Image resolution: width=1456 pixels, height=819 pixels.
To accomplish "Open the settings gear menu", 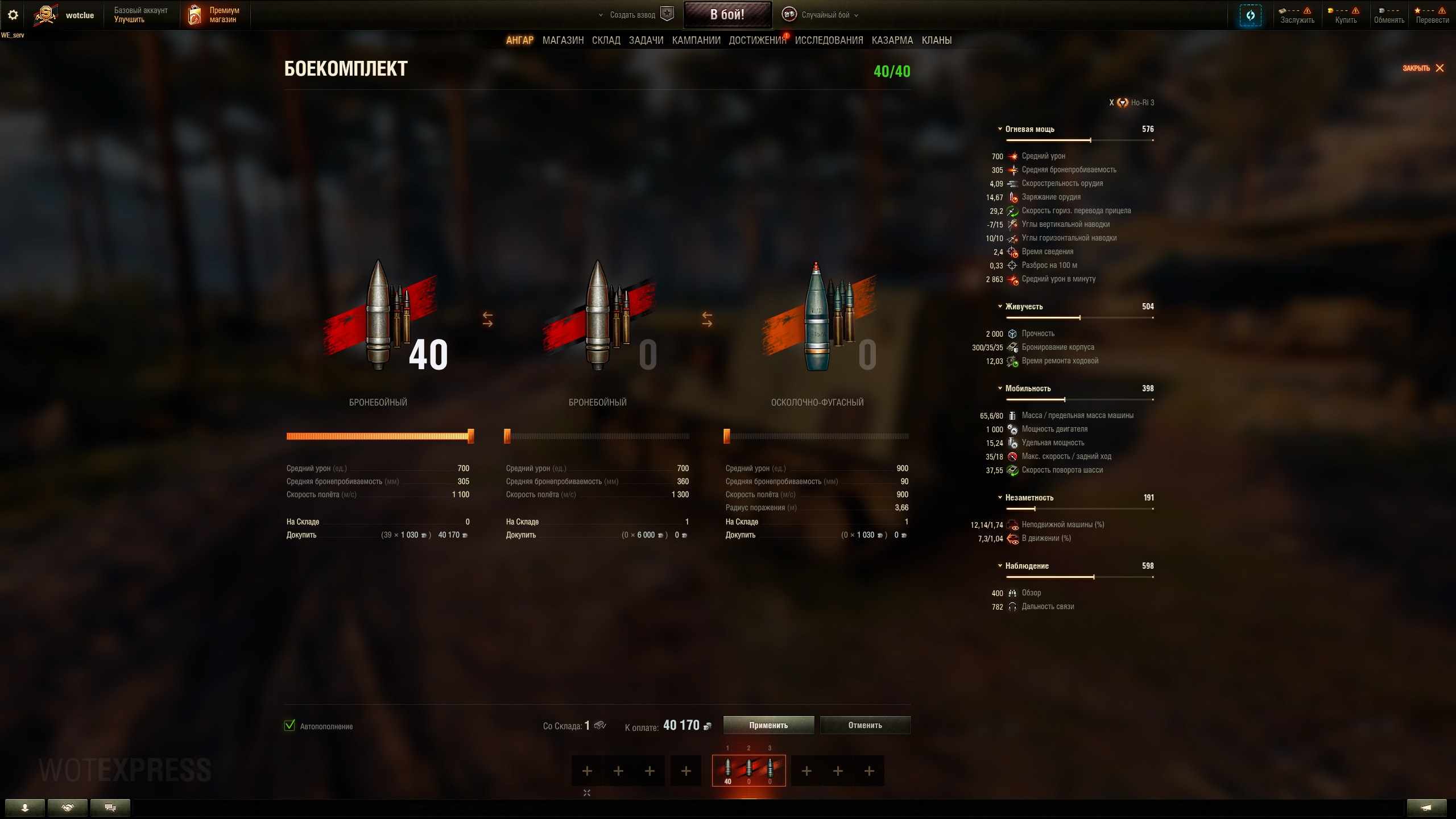I will pos(13,15).
